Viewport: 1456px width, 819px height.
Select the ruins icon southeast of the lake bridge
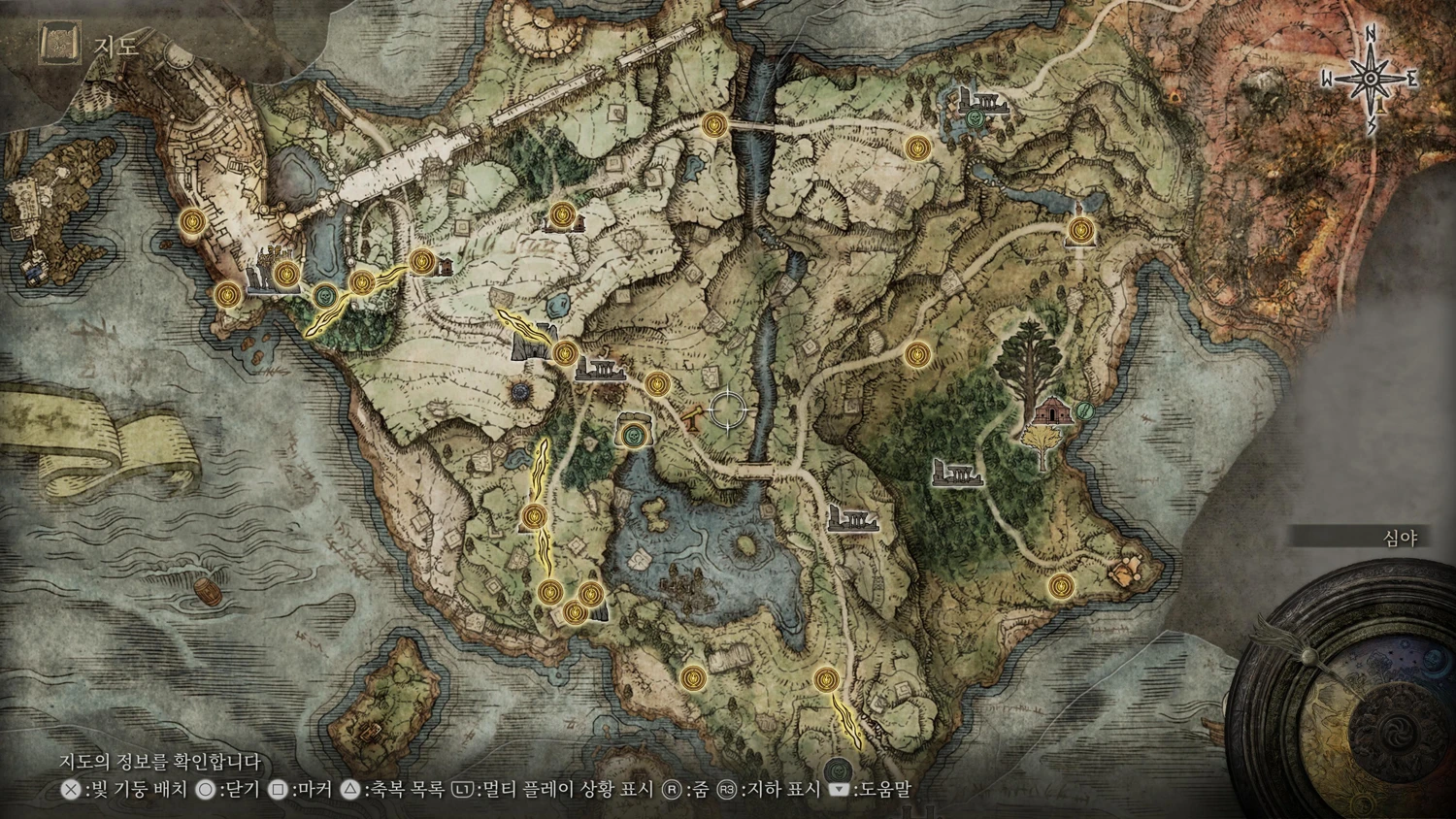click(x=851, y=518)
